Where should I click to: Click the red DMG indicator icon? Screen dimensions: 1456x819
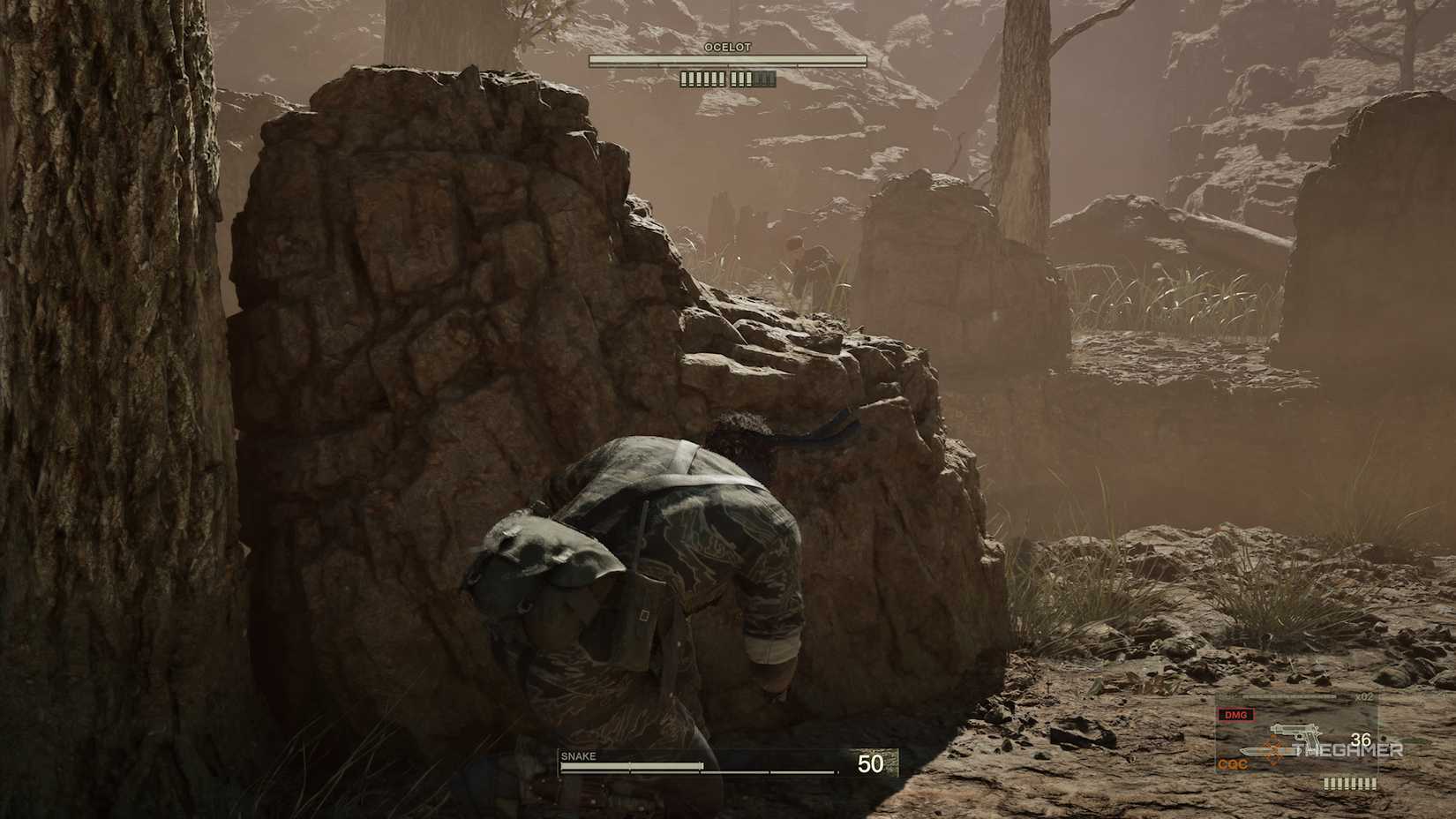(x=1236, y=715)
